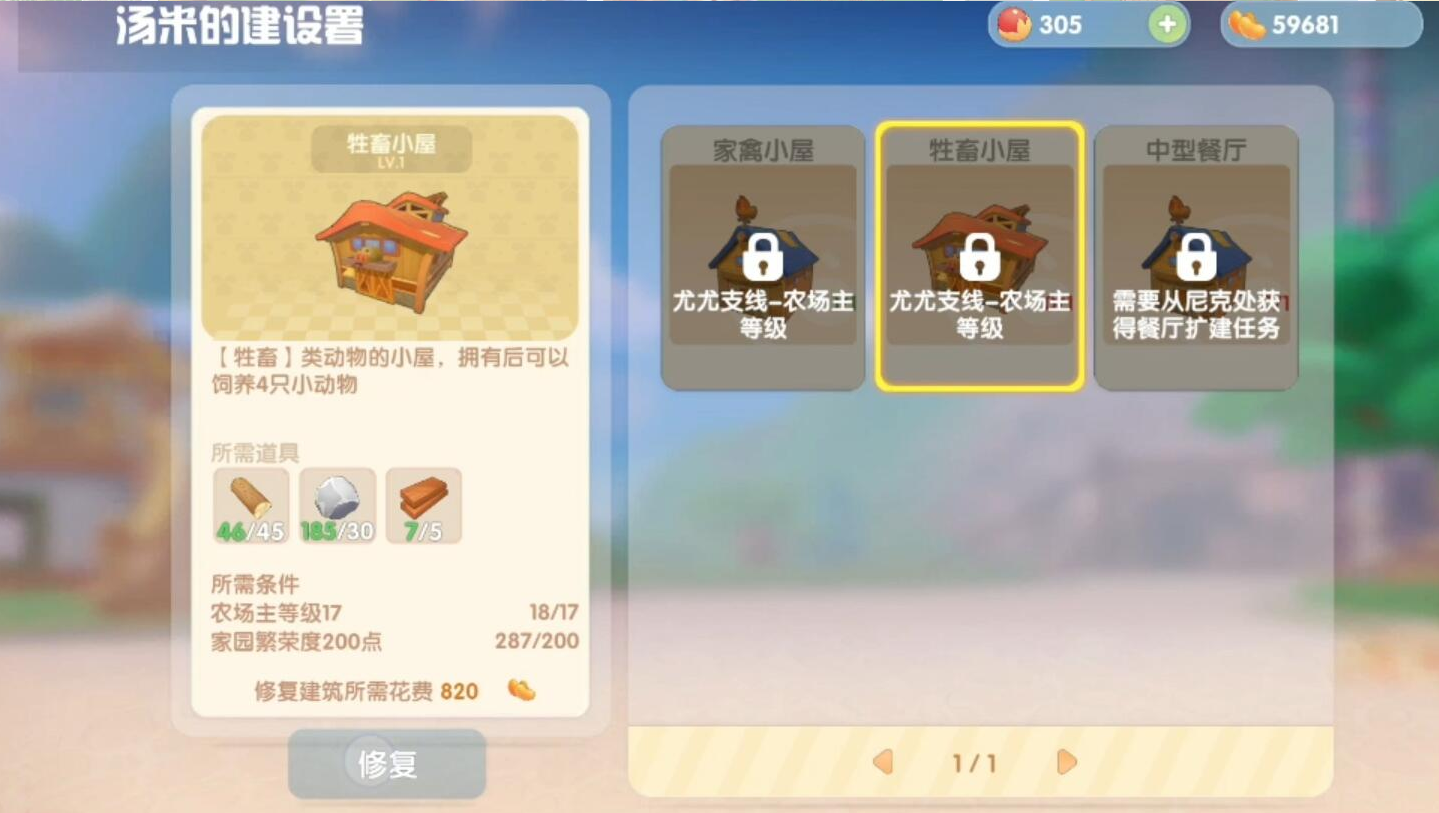Open the 尤尤支线-农场主等级 unlock requirement text
Viewport: 1439px width, 813px height.
tap(979, 313)
